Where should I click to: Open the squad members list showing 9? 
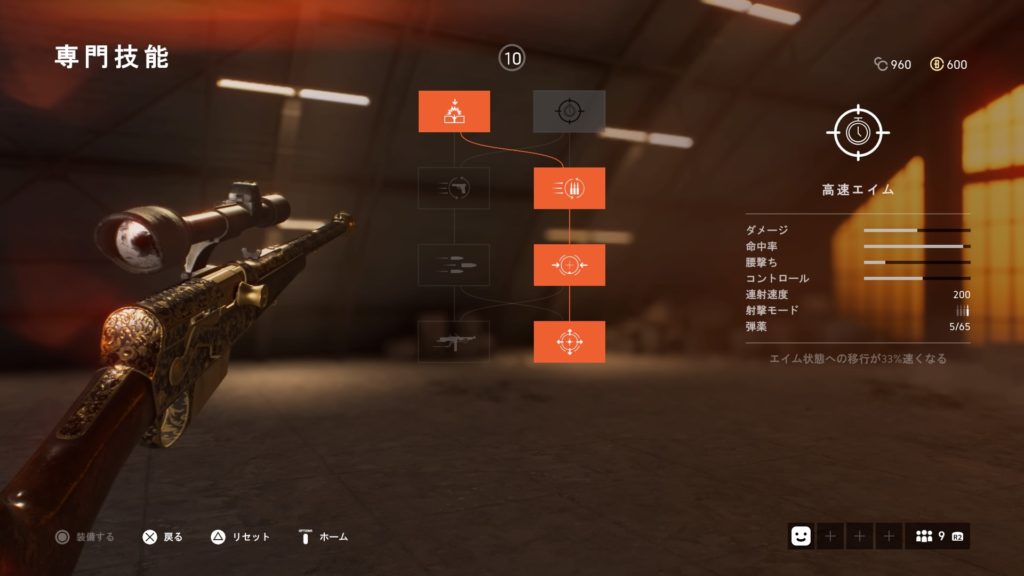point(937,537)
